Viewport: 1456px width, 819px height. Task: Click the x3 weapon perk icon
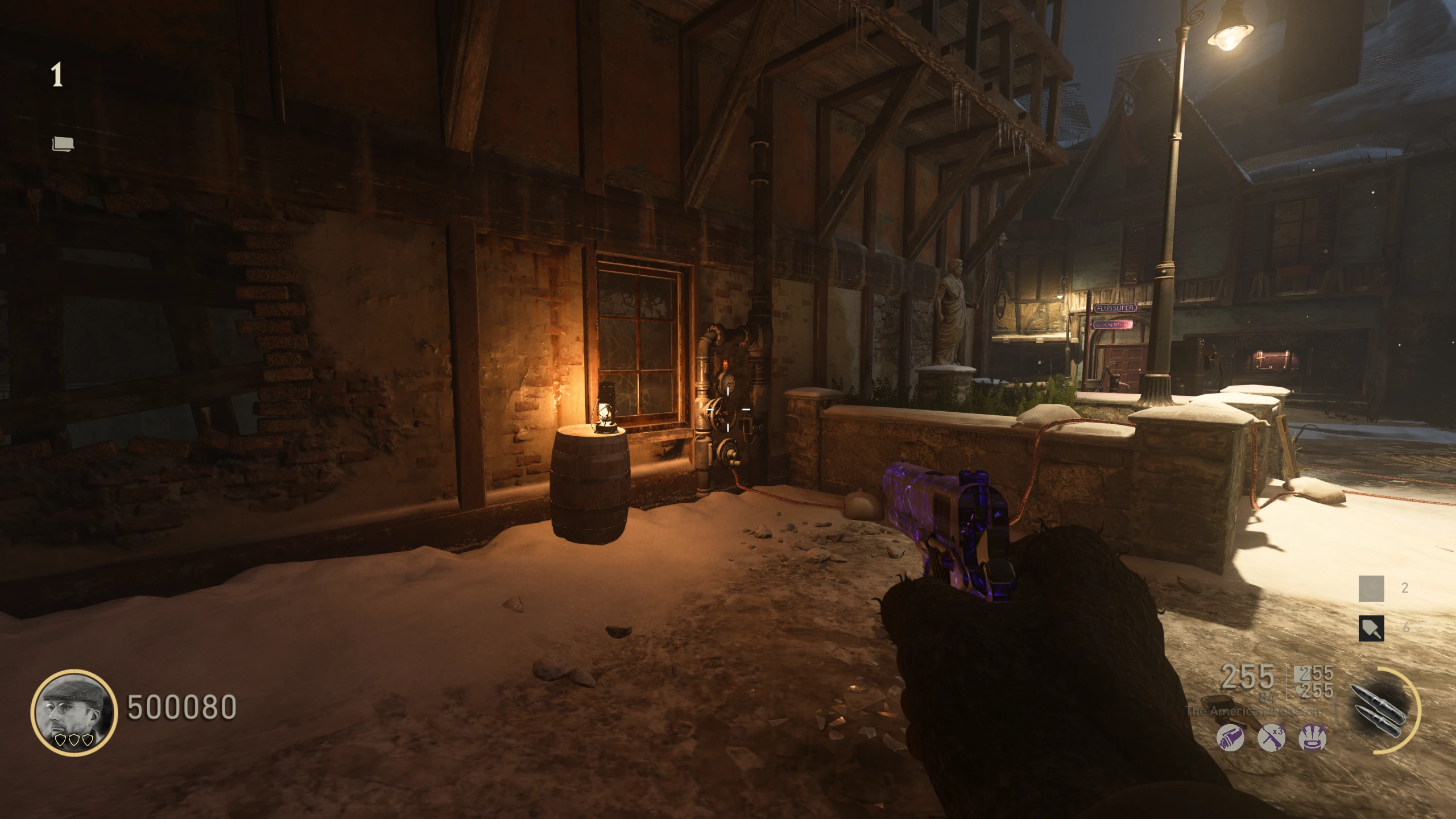click(1271, 738)
